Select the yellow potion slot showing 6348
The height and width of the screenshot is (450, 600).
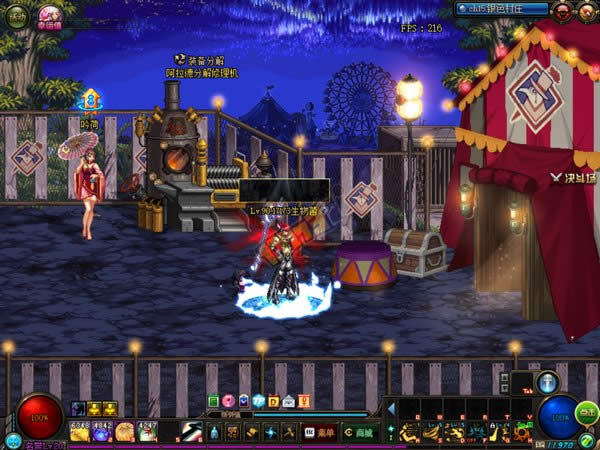pos(80,432)
